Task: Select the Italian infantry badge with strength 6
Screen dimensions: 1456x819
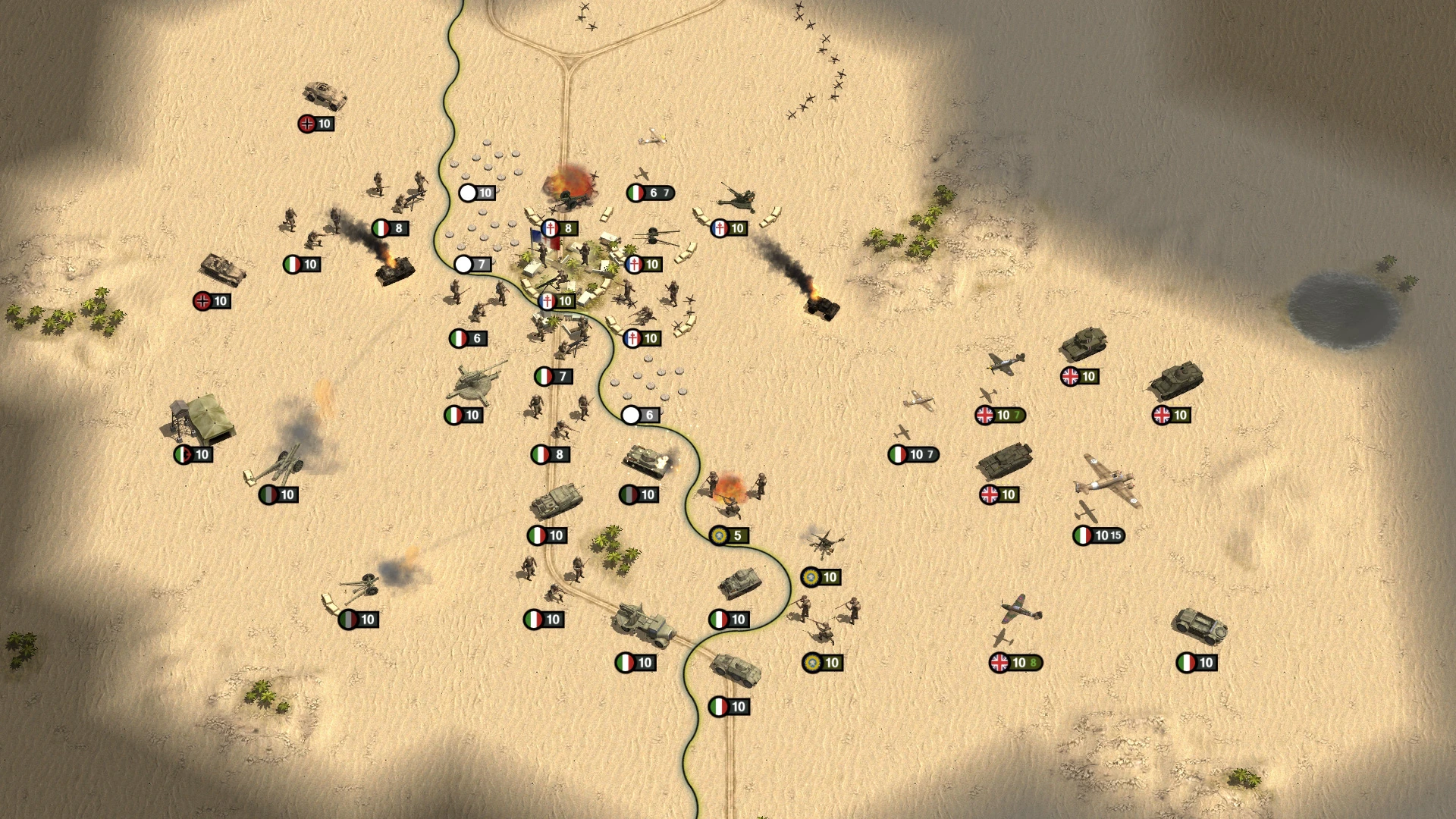Action: [468, 338]
